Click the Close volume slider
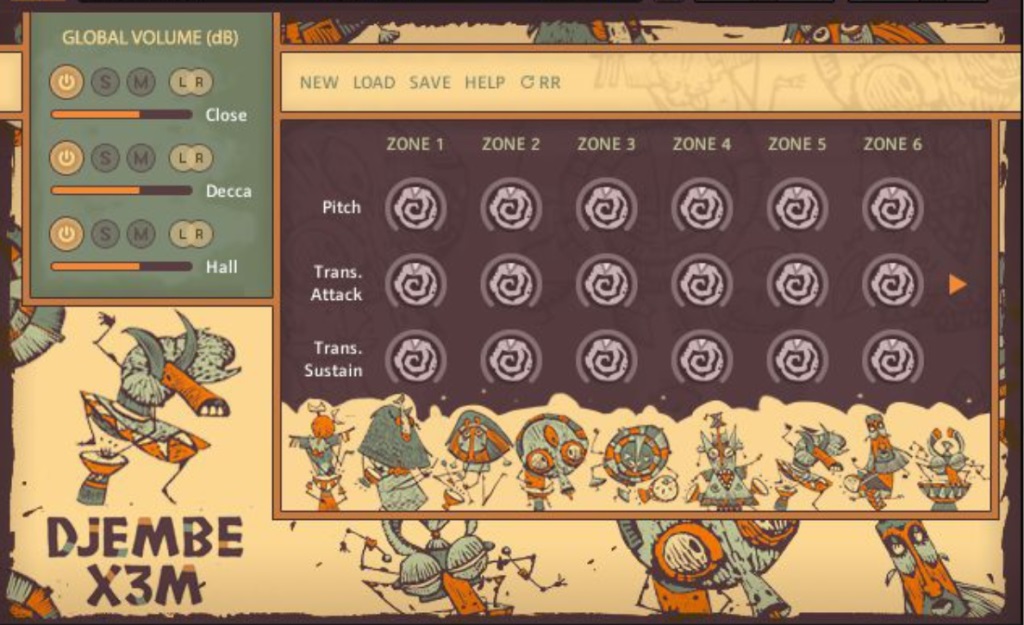The width and height of the screenshot is (1024, 625). (x=121, y=114)
